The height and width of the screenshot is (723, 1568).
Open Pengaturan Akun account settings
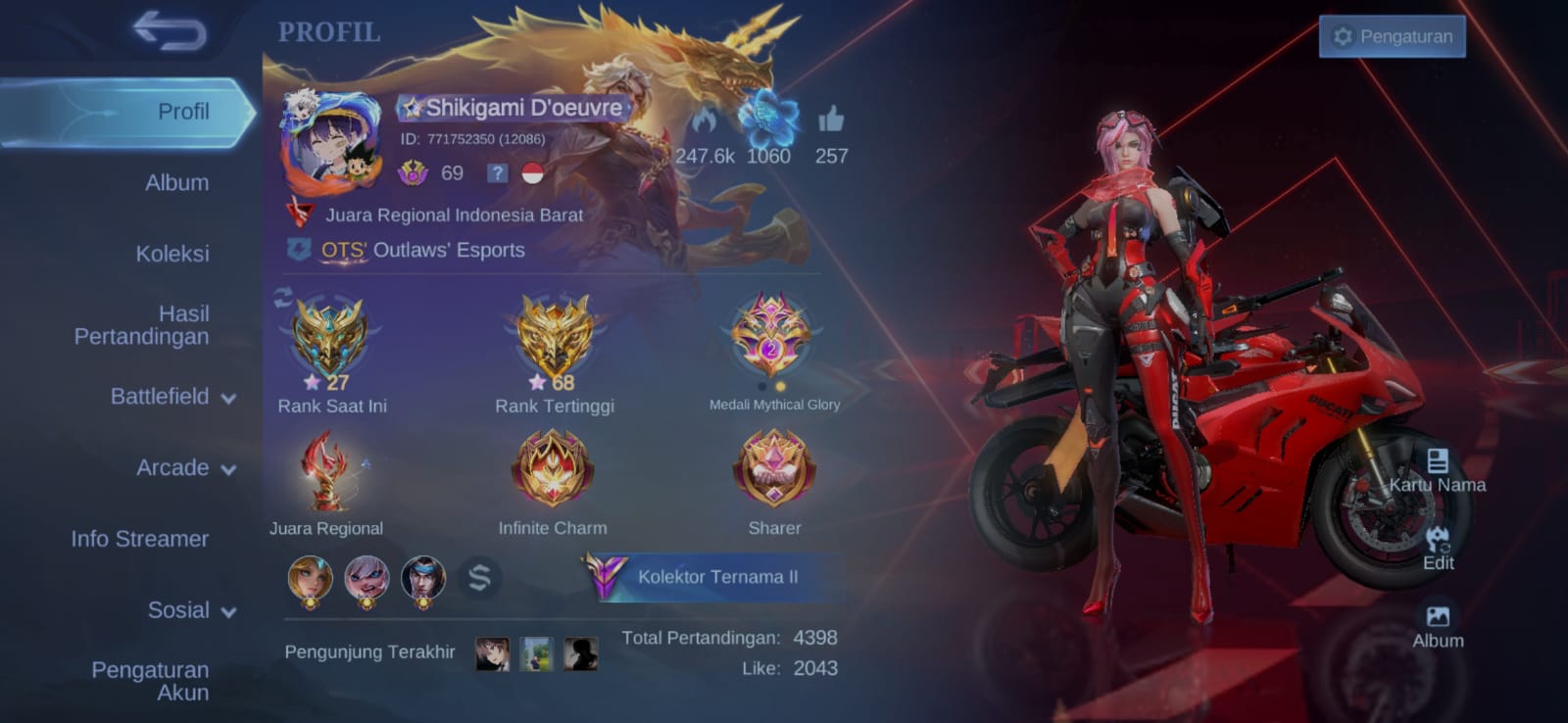pos(150,681)
